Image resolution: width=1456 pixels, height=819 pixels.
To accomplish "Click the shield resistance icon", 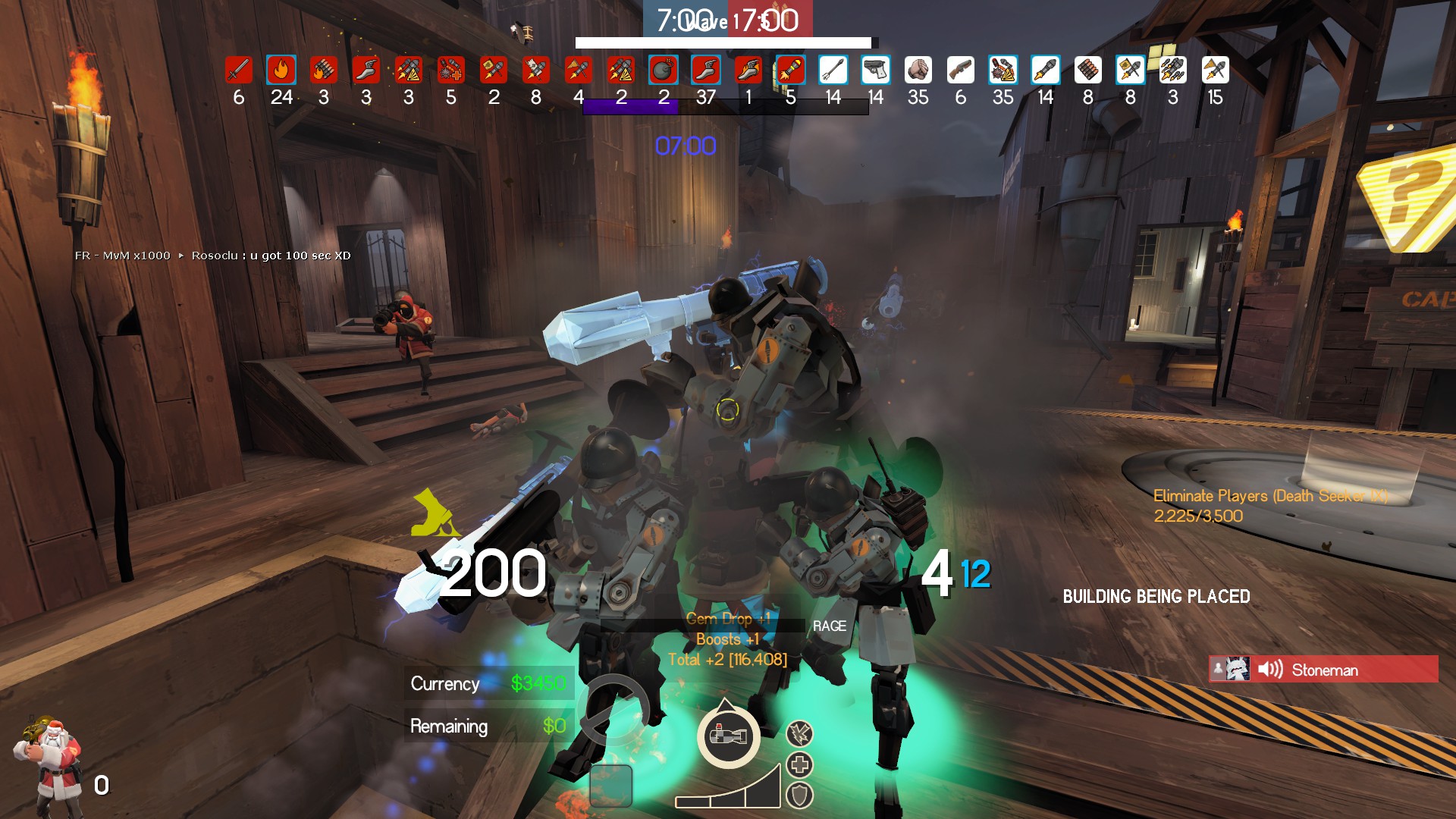I will (799, 795).
